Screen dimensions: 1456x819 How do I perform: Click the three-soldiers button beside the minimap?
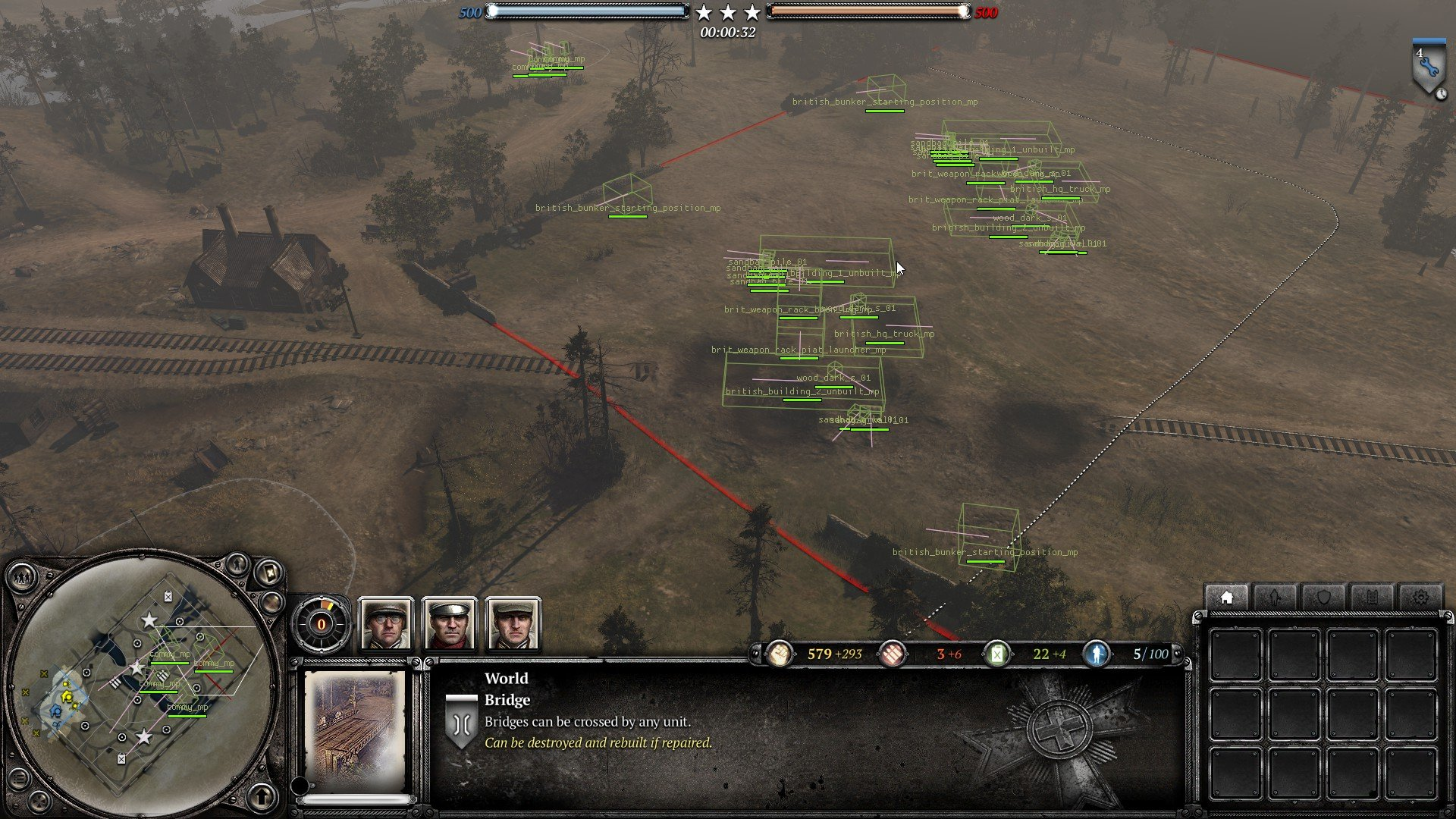[x=22, y=579]
